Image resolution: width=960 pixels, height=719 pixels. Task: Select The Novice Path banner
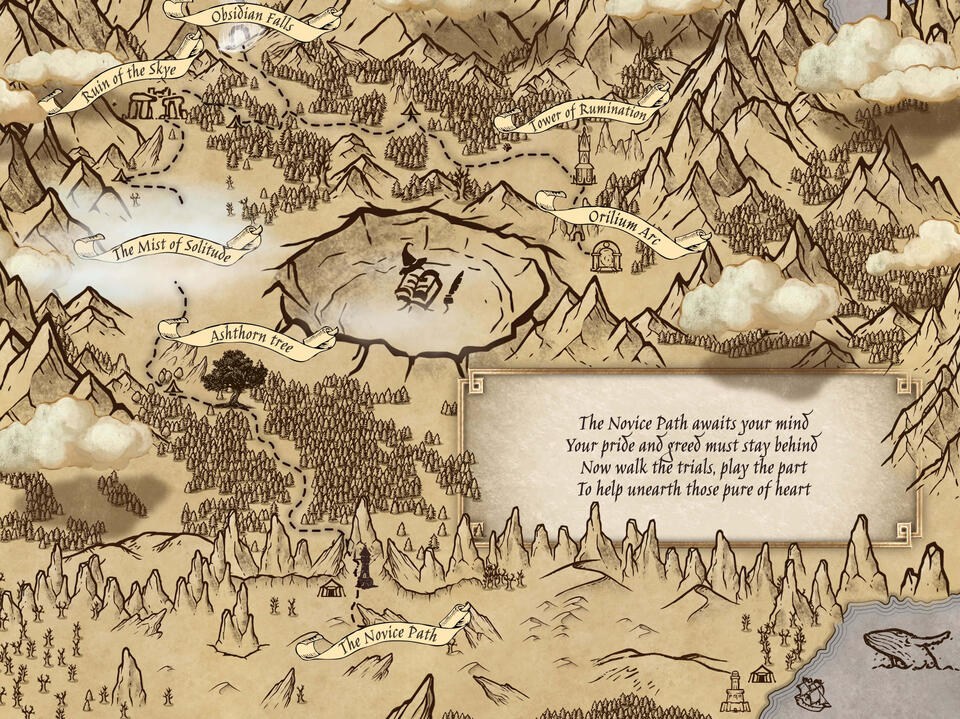387,635
